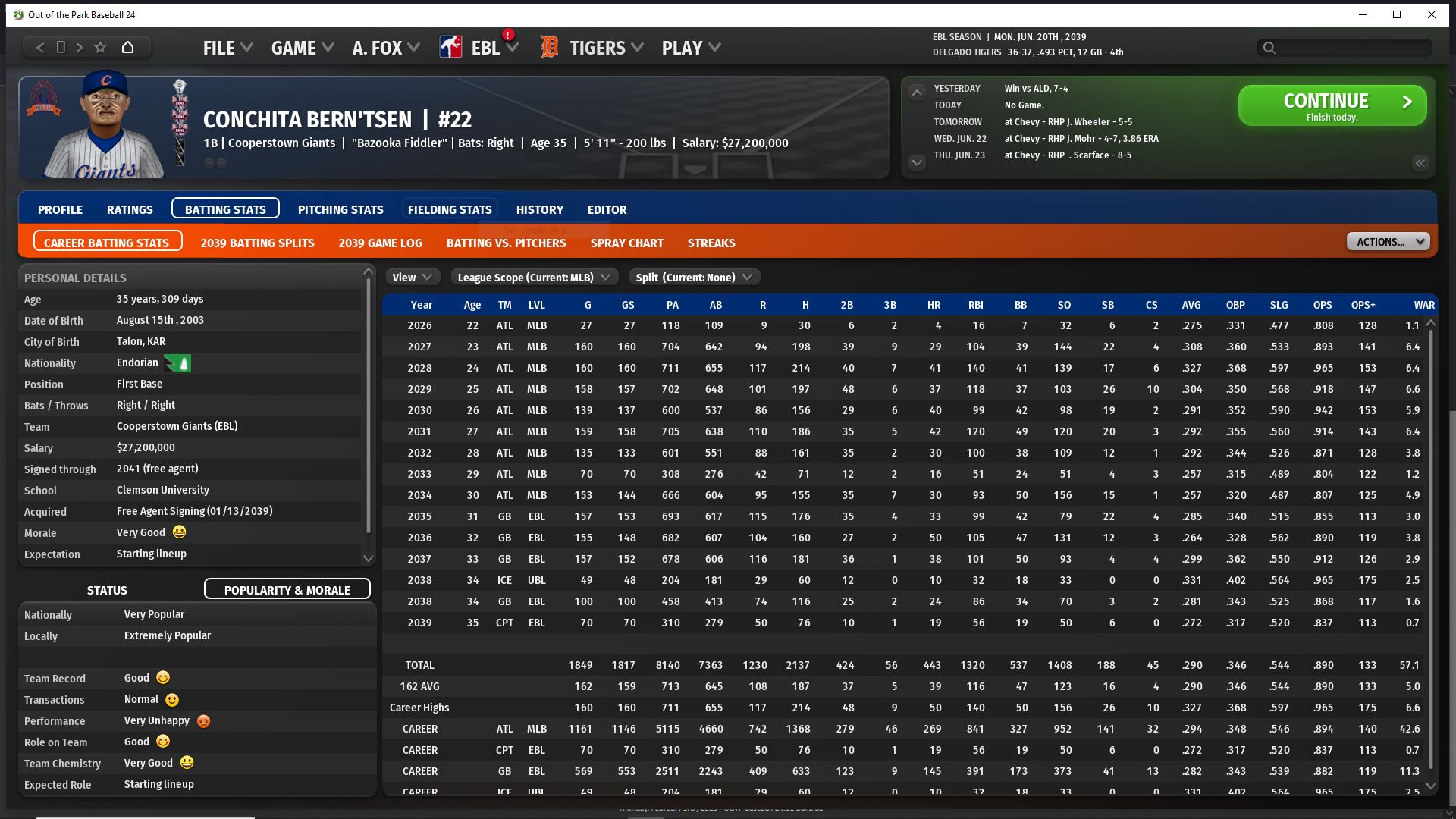
Task: Switch to the Ratings tab
Action: click(x=130, y=209)
